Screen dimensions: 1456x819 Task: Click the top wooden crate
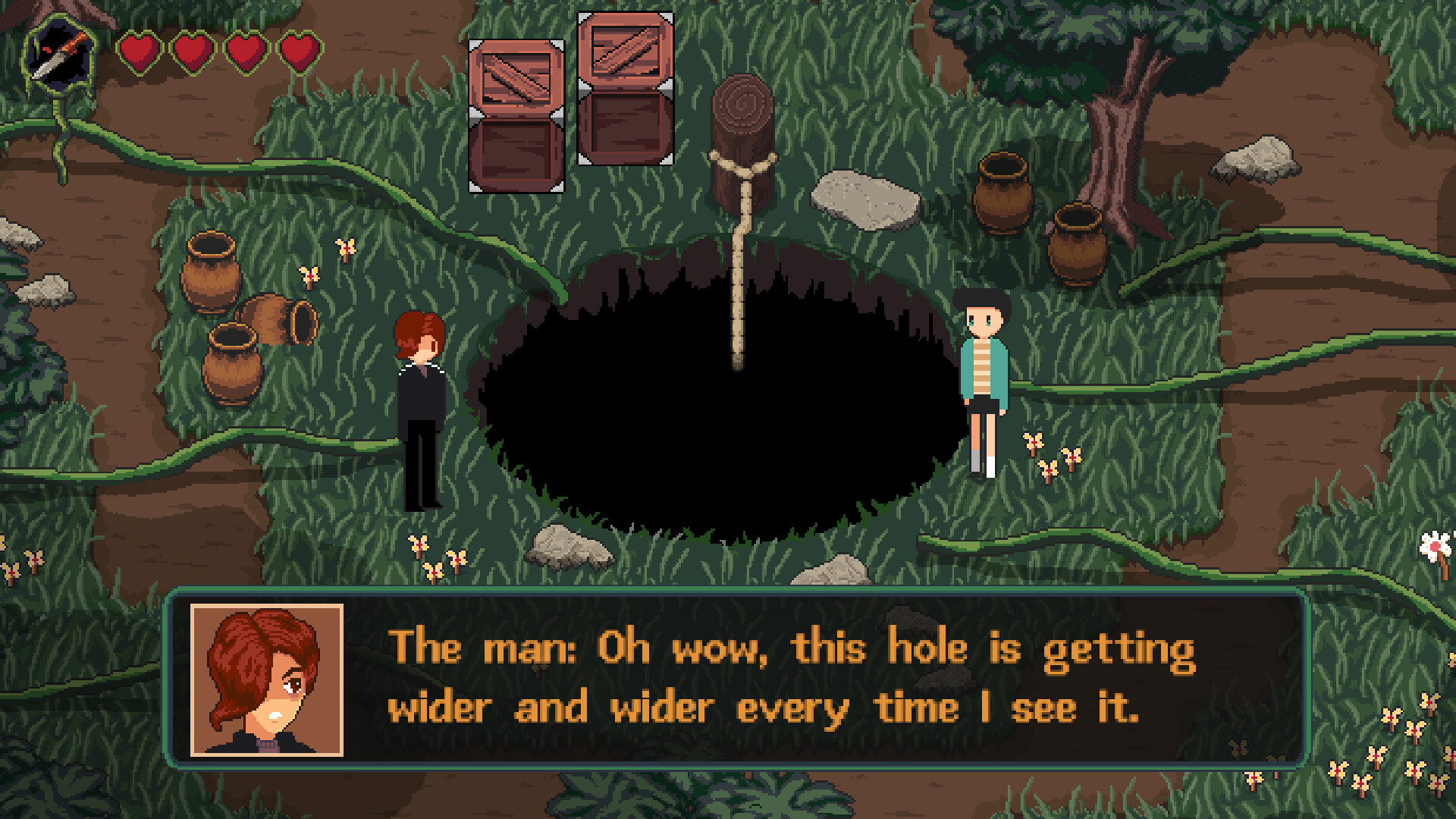click(x=624, y=53)
